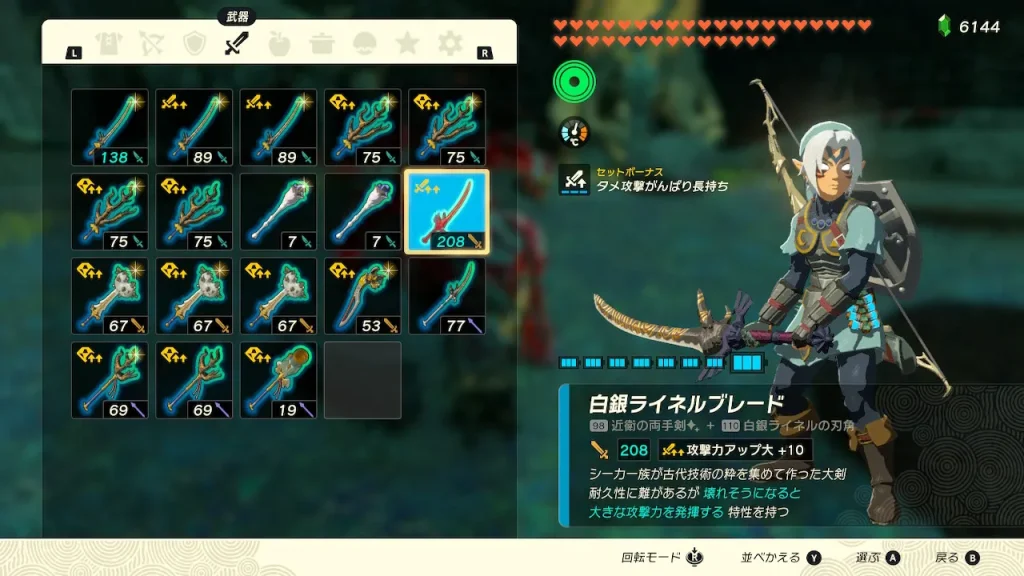Image resolution: width=1024 pixels, height=576 pixels.
Task: Open the bow and arrows tab
Action: pos(151,44)
